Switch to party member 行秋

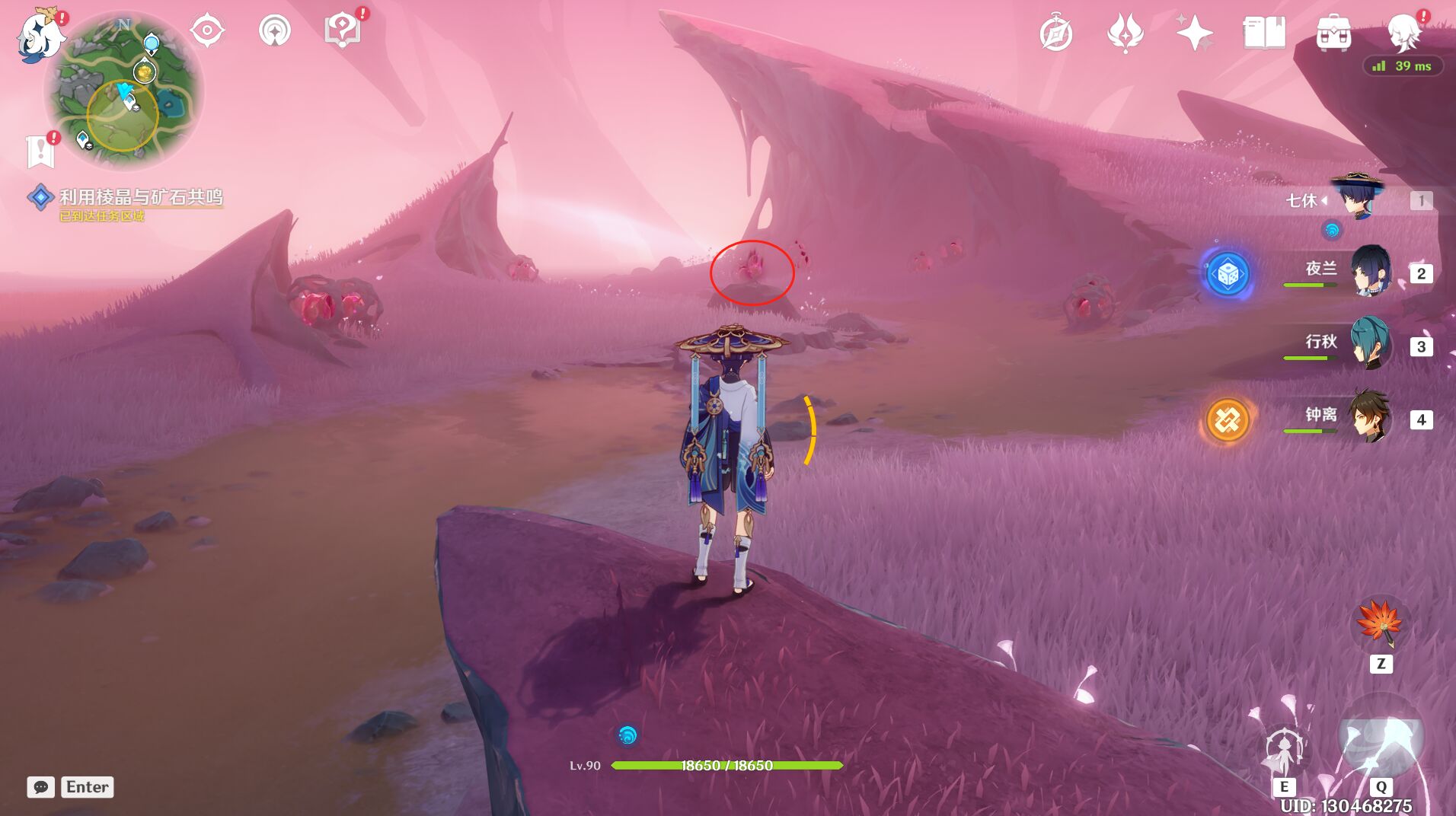pyautogui.click(x=1371, y=344)
